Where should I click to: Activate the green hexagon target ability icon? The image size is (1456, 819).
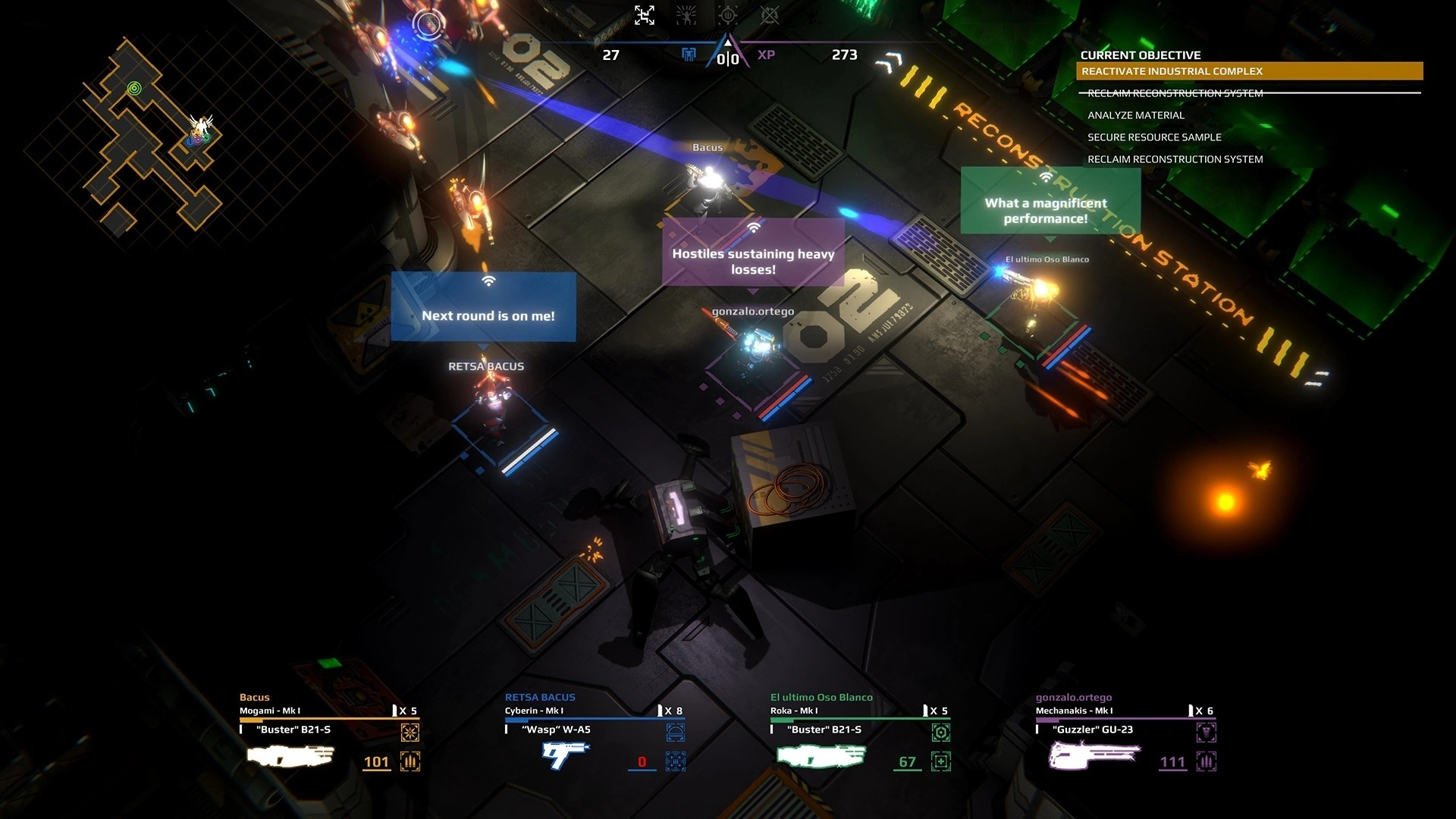click(941, 733)
